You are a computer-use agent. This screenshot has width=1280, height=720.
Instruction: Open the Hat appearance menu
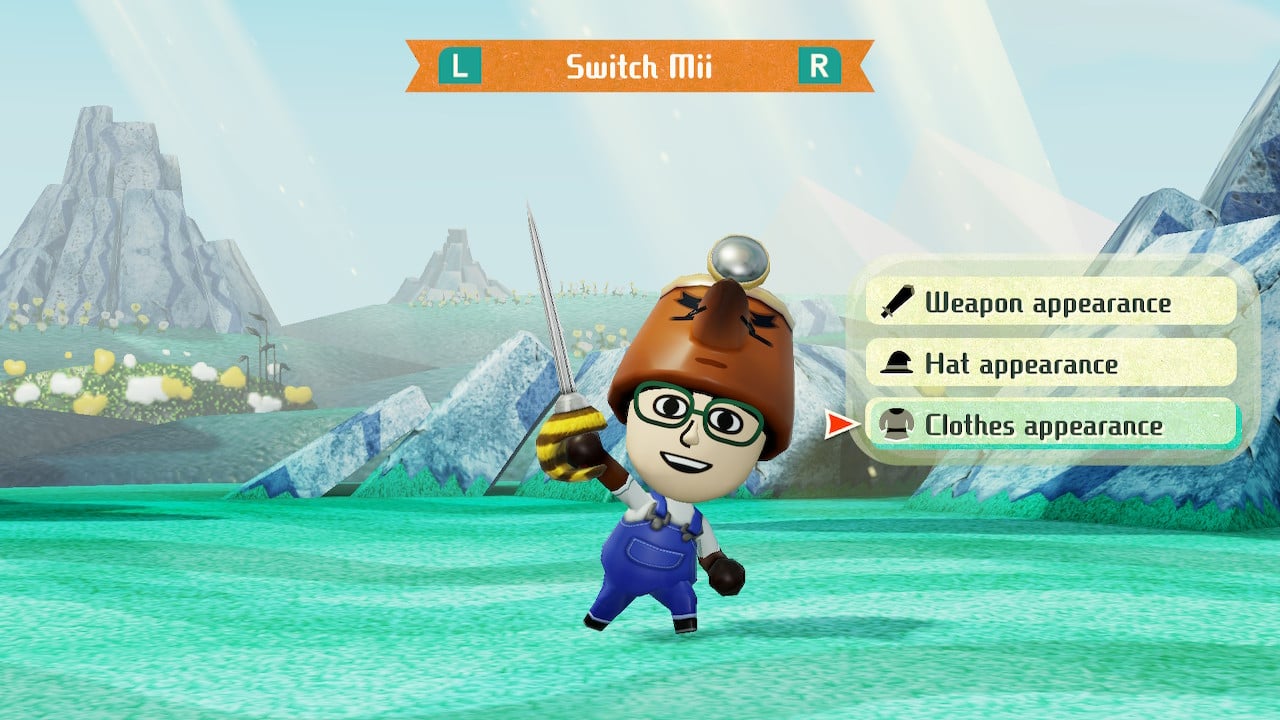(x=1050, y=364)
